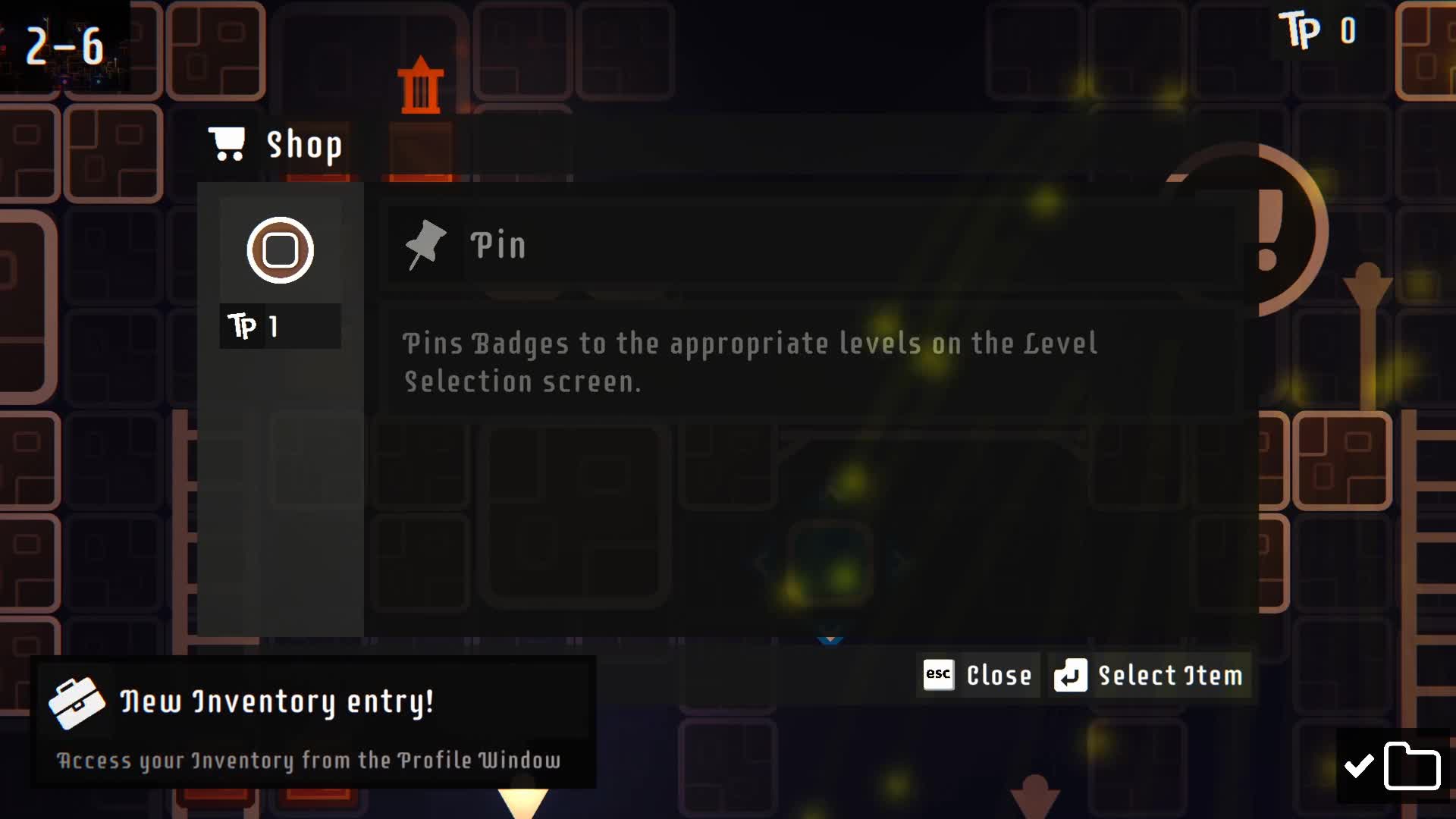Select the Pin badge shop item
Screen dimensions: 1456x819
tap(280, 251)
